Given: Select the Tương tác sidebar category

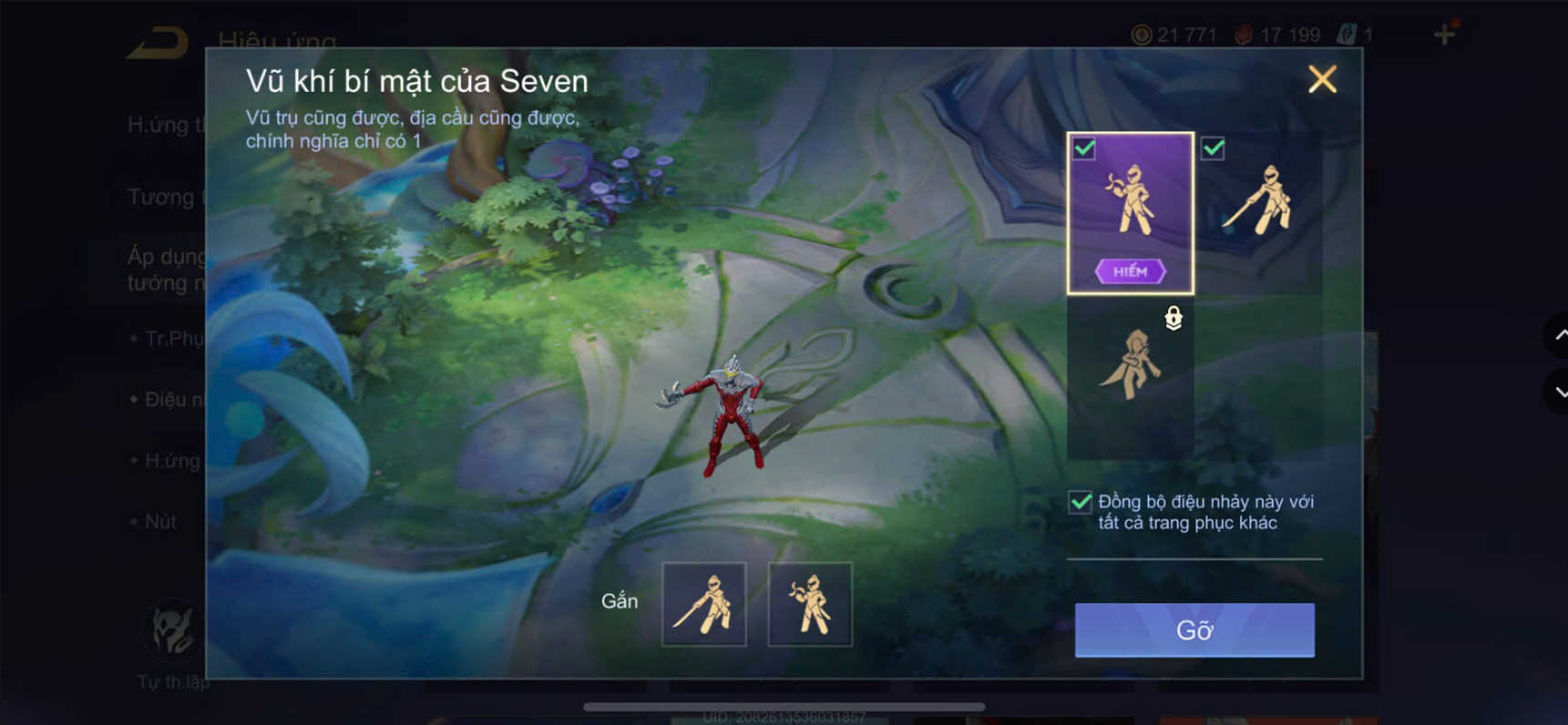Looking at the screenshot, I should pos(162,197).
